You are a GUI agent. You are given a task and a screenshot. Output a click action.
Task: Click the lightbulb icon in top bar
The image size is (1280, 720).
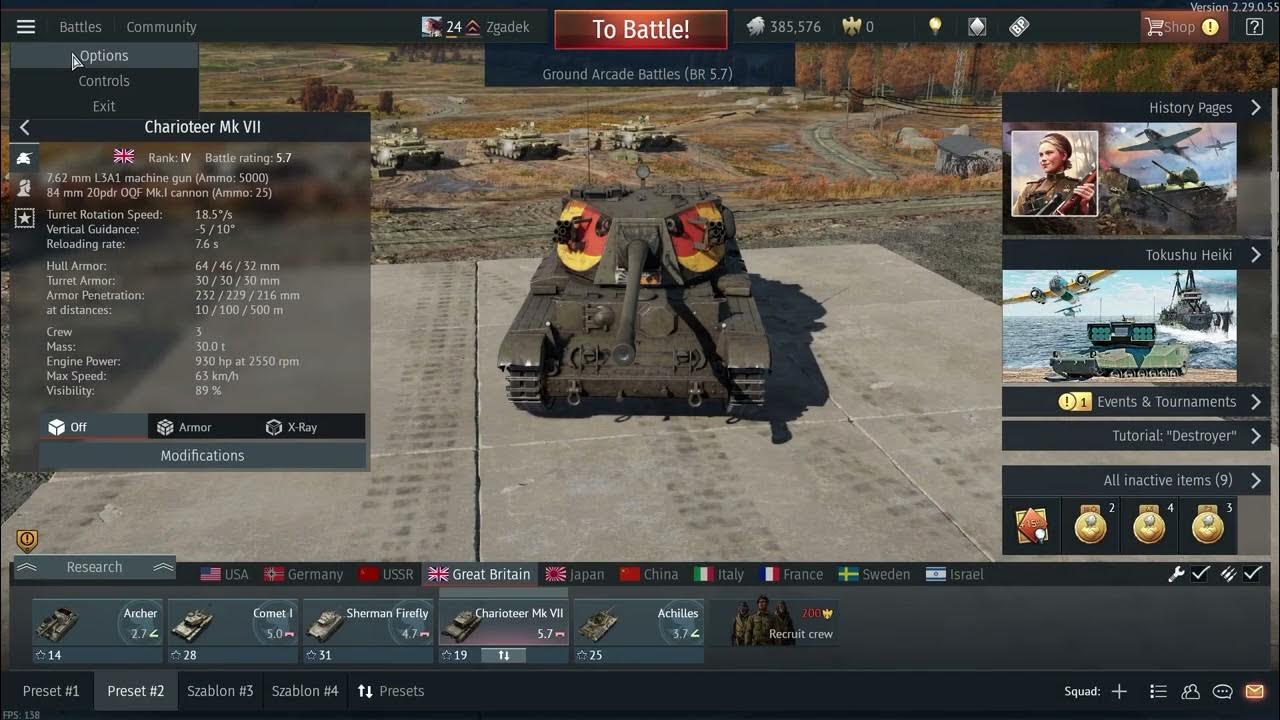(x=934, y=26)
